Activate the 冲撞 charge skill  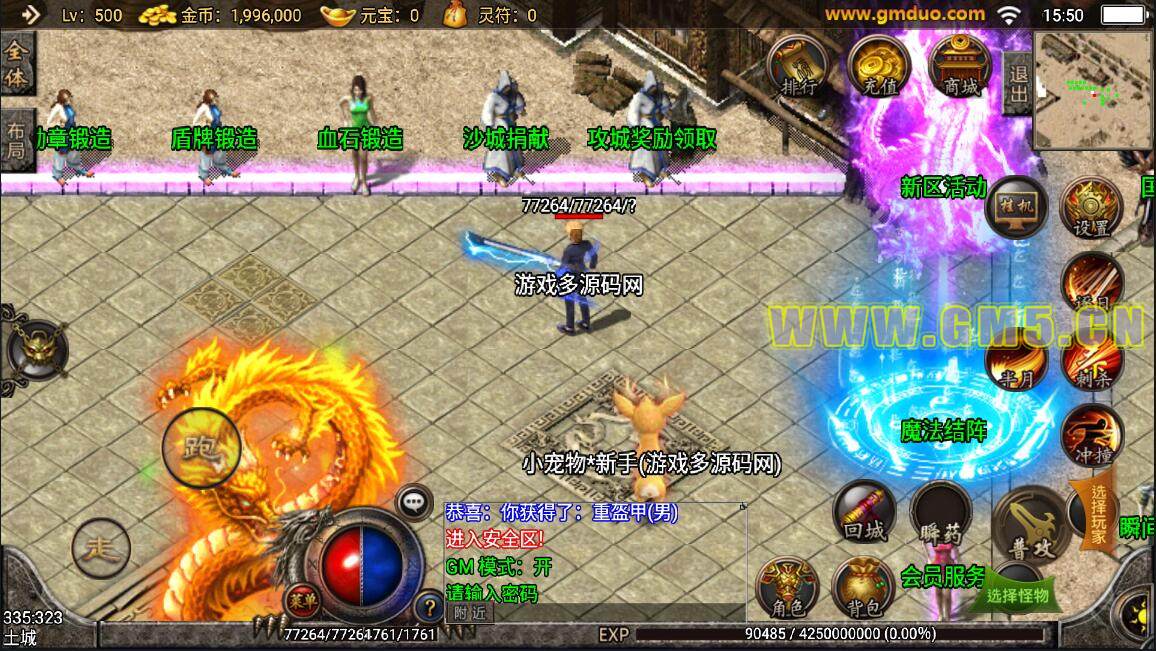[x=1091, y=436]
